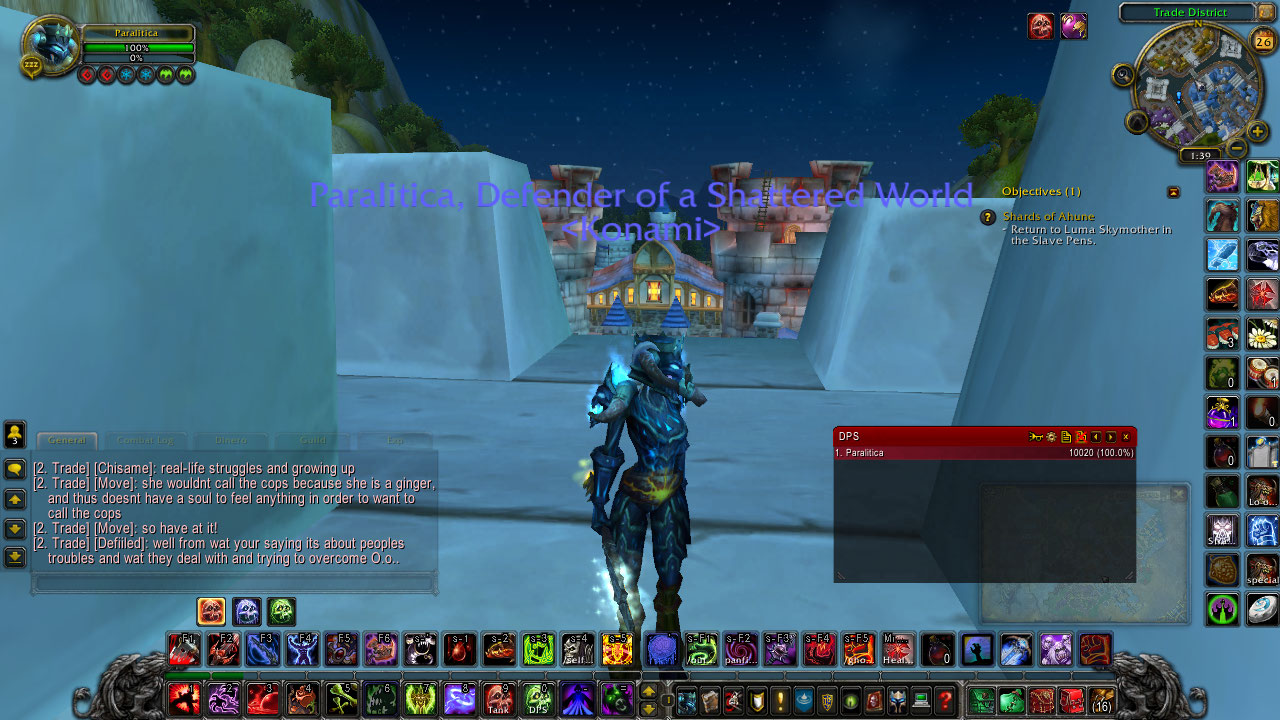Select the Guild chat tab
This screenshot has height=720, width=1280.
313,440
